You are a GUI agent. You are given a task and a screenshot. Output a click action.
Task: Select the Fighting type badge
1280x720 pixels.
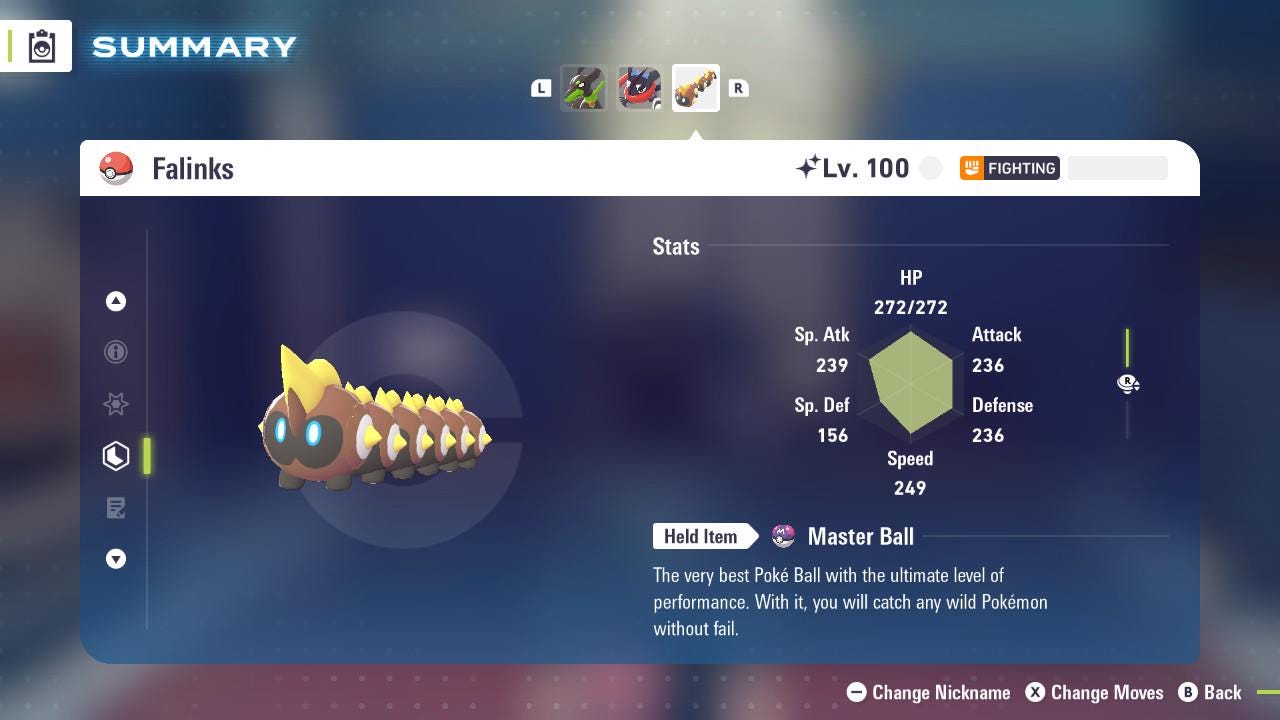1010,168
